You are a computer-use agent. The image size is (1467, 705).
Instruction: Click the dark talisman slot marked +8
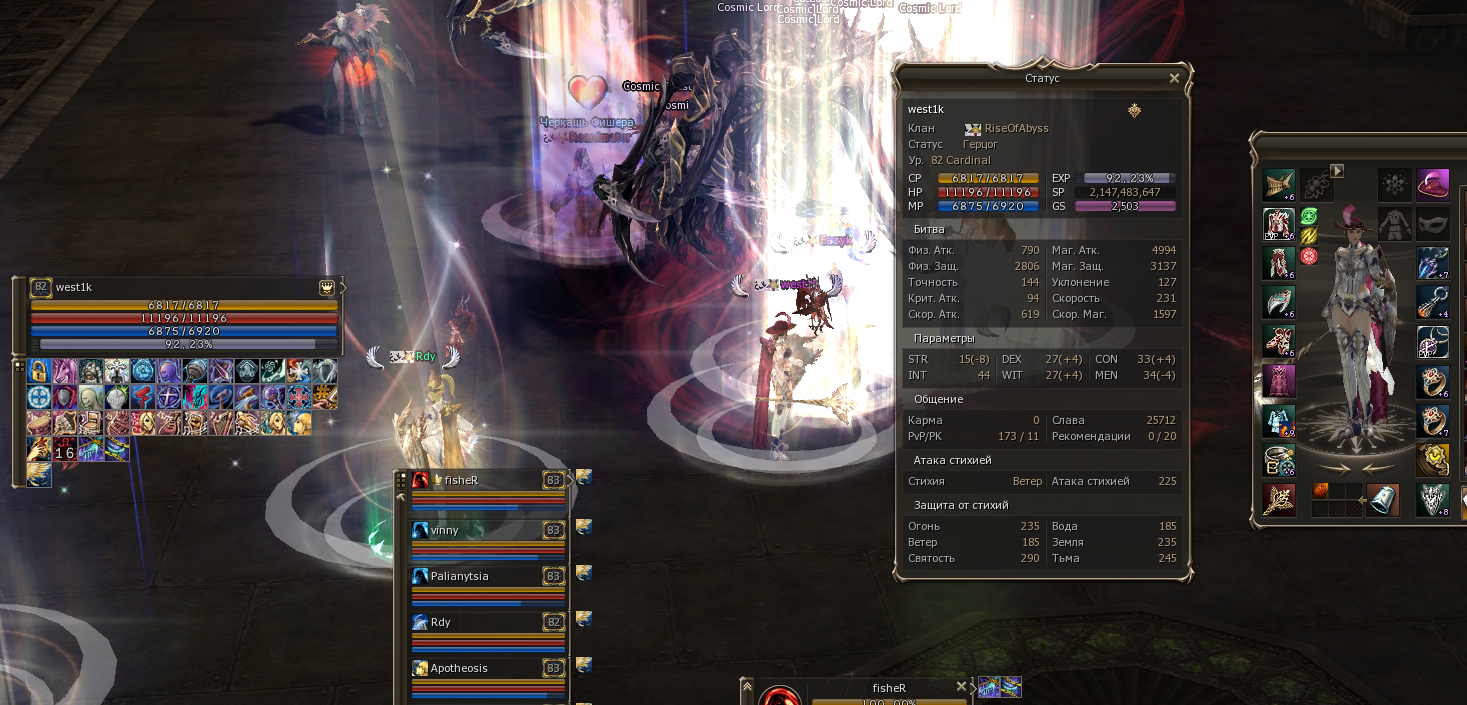[1432, 500]
